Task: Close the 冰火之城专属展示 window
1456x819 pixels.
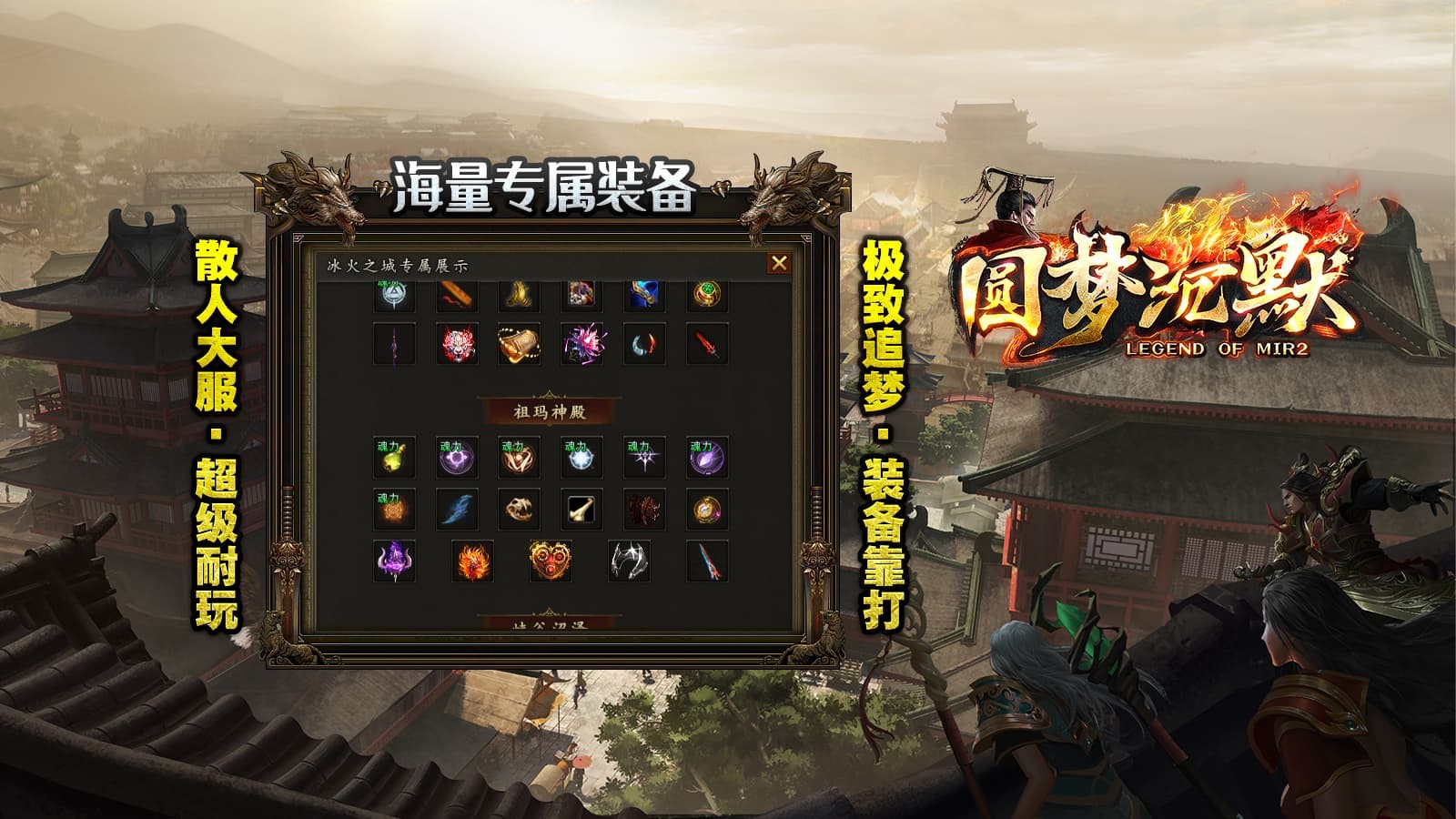Action: coord(778,261)
